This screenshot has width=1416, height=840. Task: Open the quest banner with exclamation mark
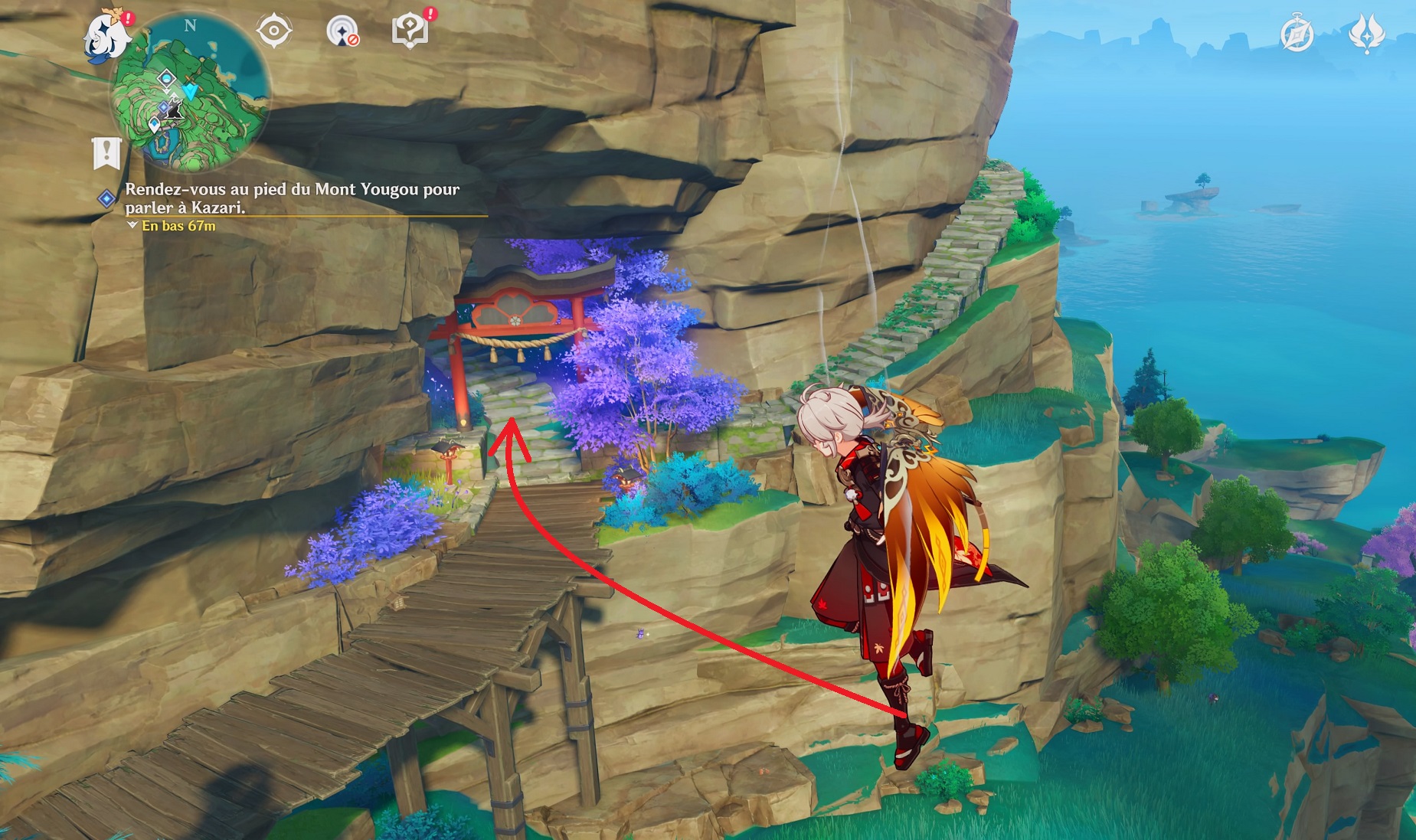coord(106,153)
